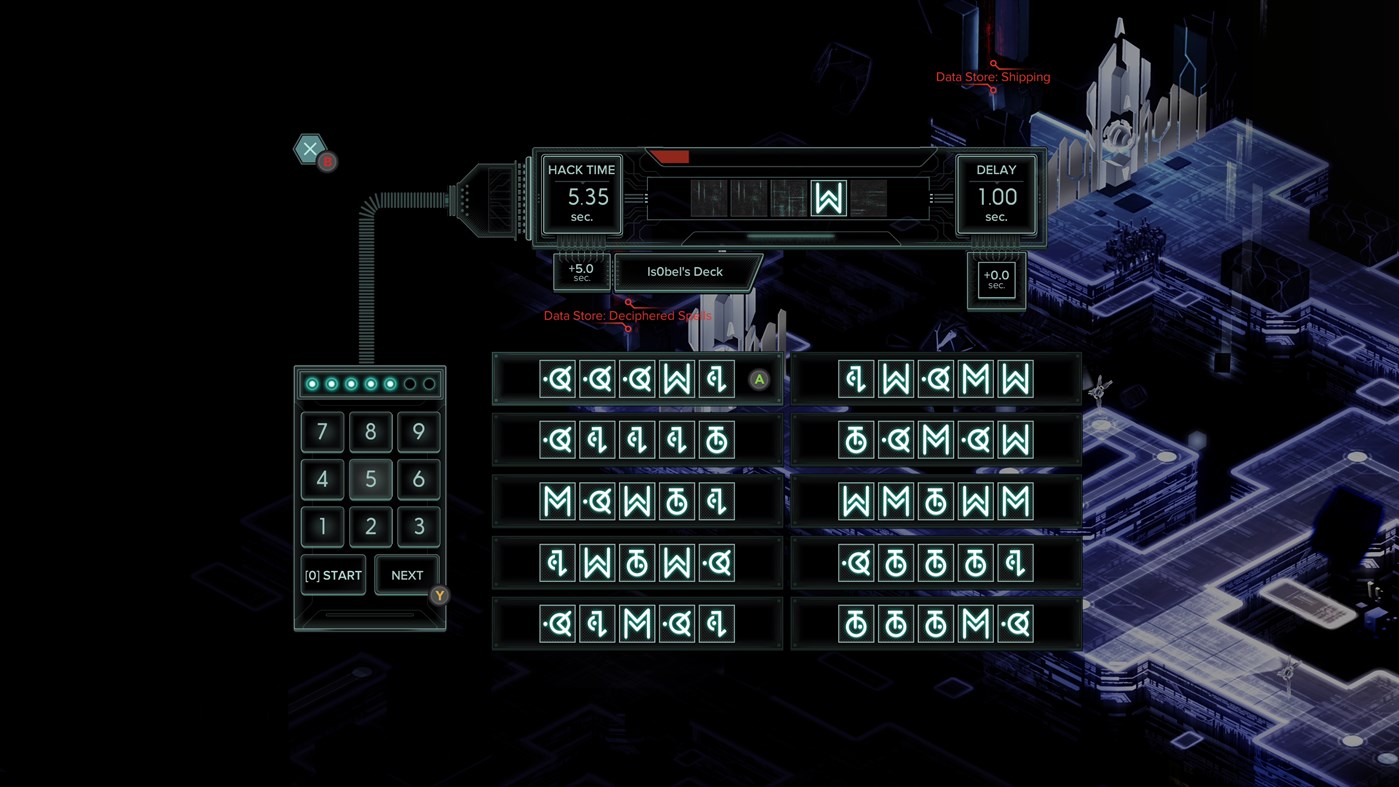Select keypad number 4
The height and width of the screenshot is (787, 1399).
coord(322,480)
